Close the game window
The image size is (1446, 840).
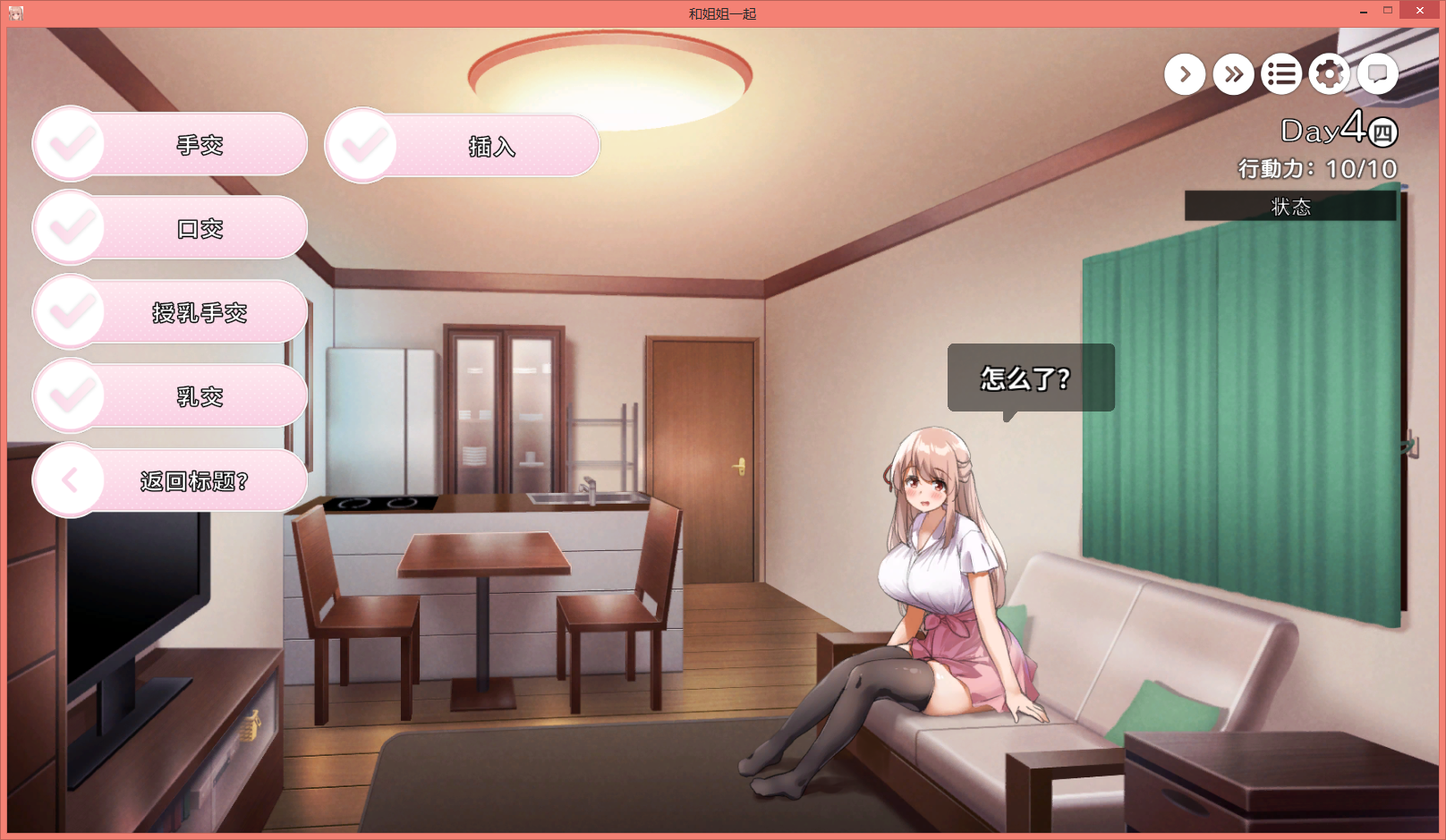(x=1419, y=11)
